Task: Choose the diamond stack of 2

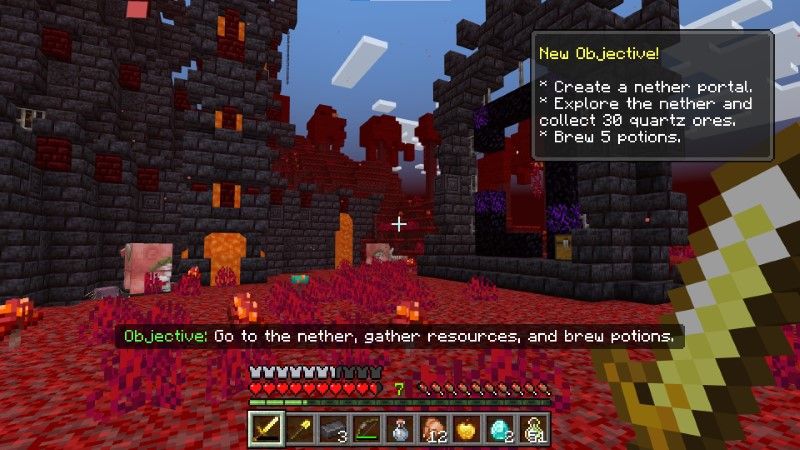Action: (501, 429)
